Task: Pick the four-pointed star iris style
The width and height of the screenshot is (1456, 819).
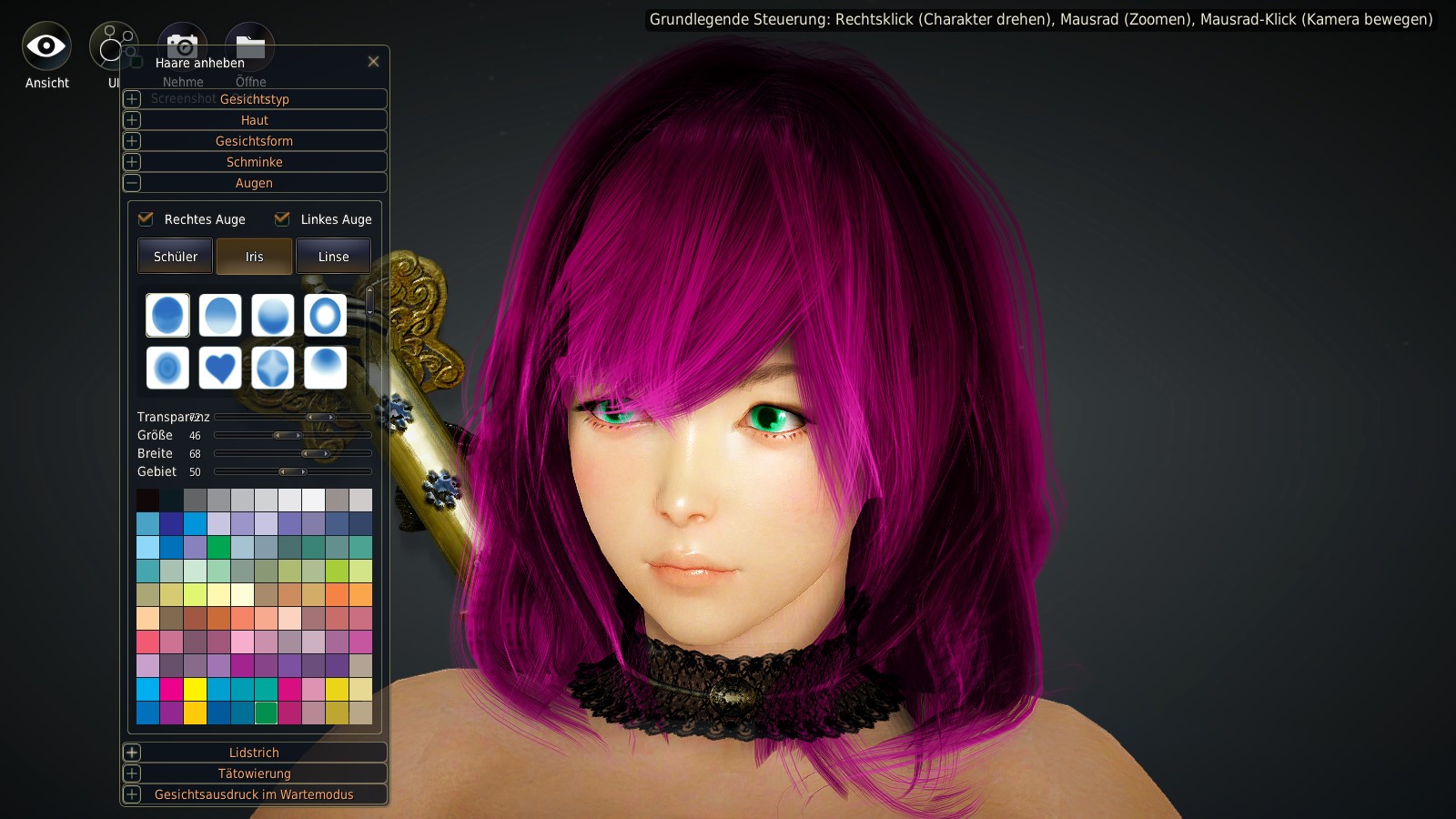Action: click(273, 369)
